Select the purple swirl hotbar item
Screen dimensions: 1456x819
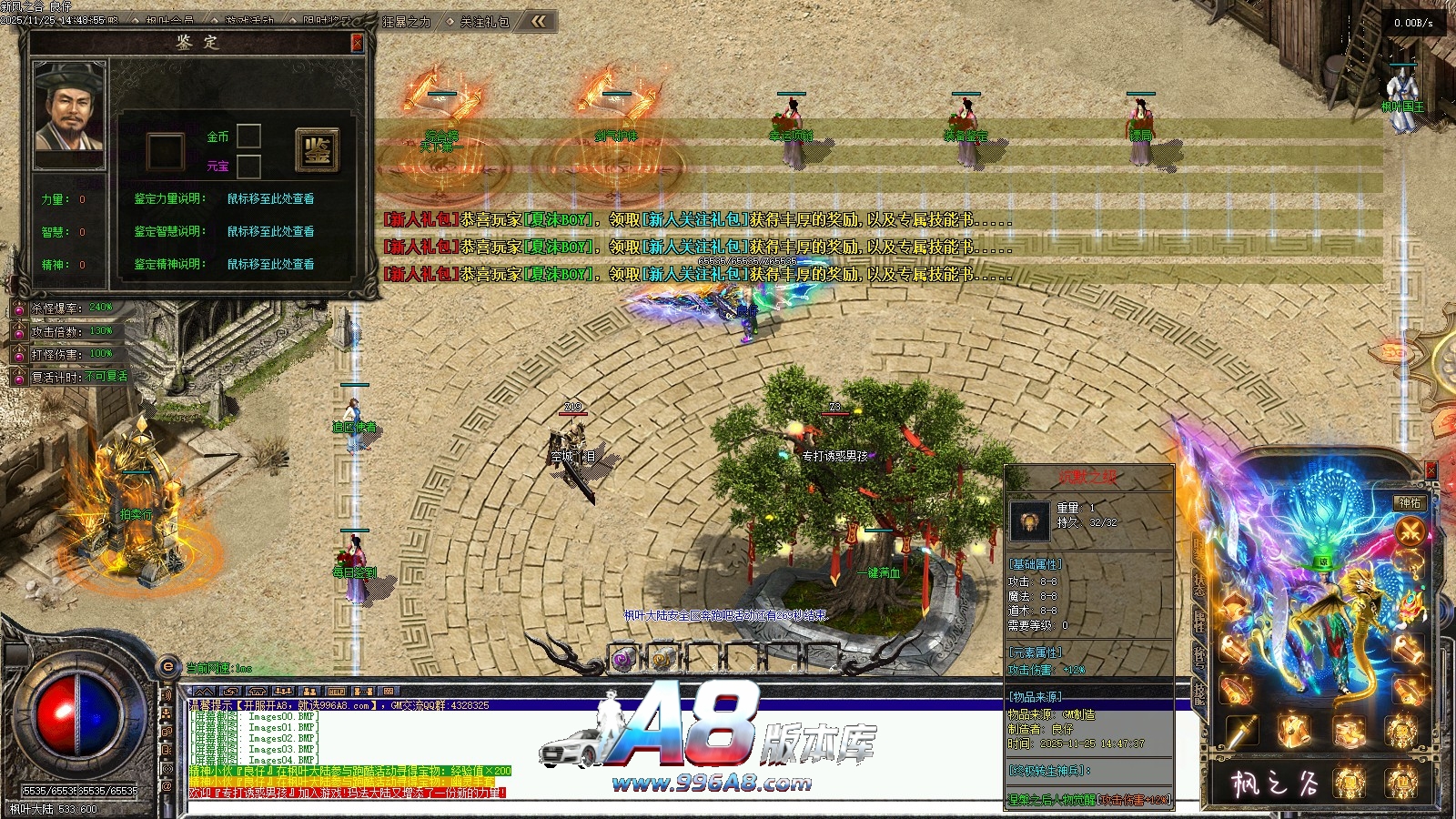pos(622,660)
